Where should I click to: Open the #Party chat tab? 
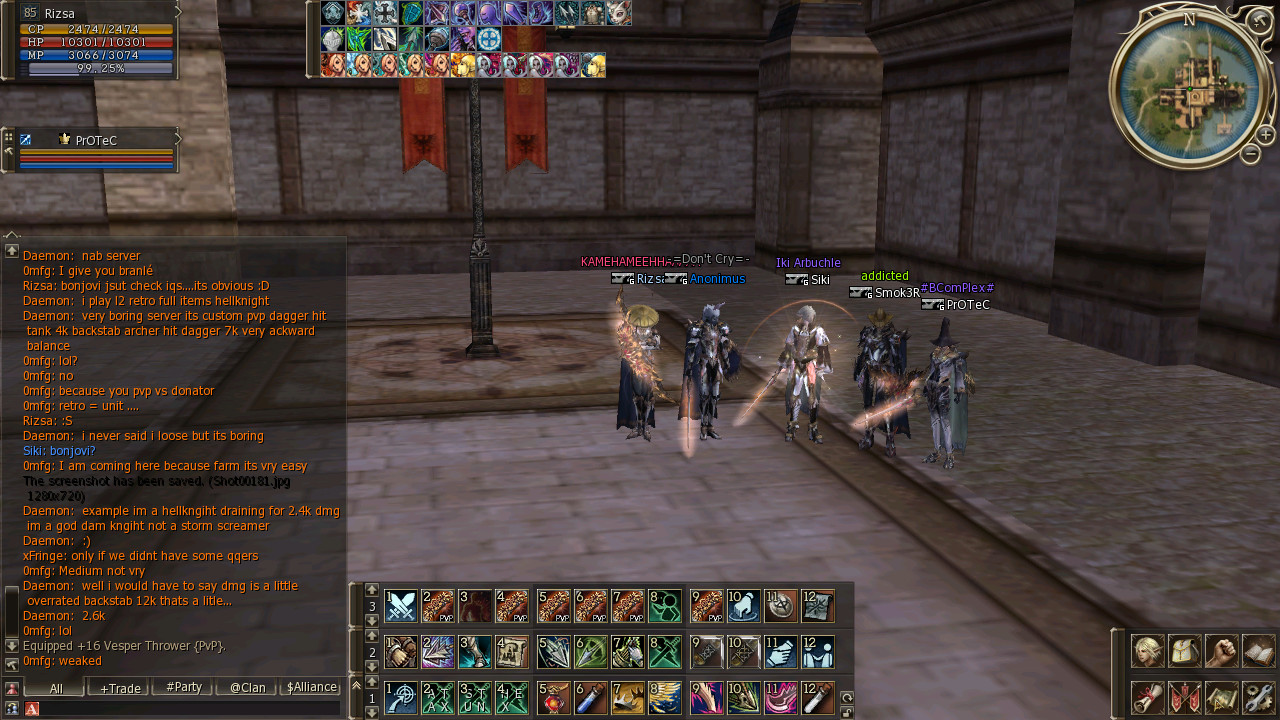tap(184, 688)
